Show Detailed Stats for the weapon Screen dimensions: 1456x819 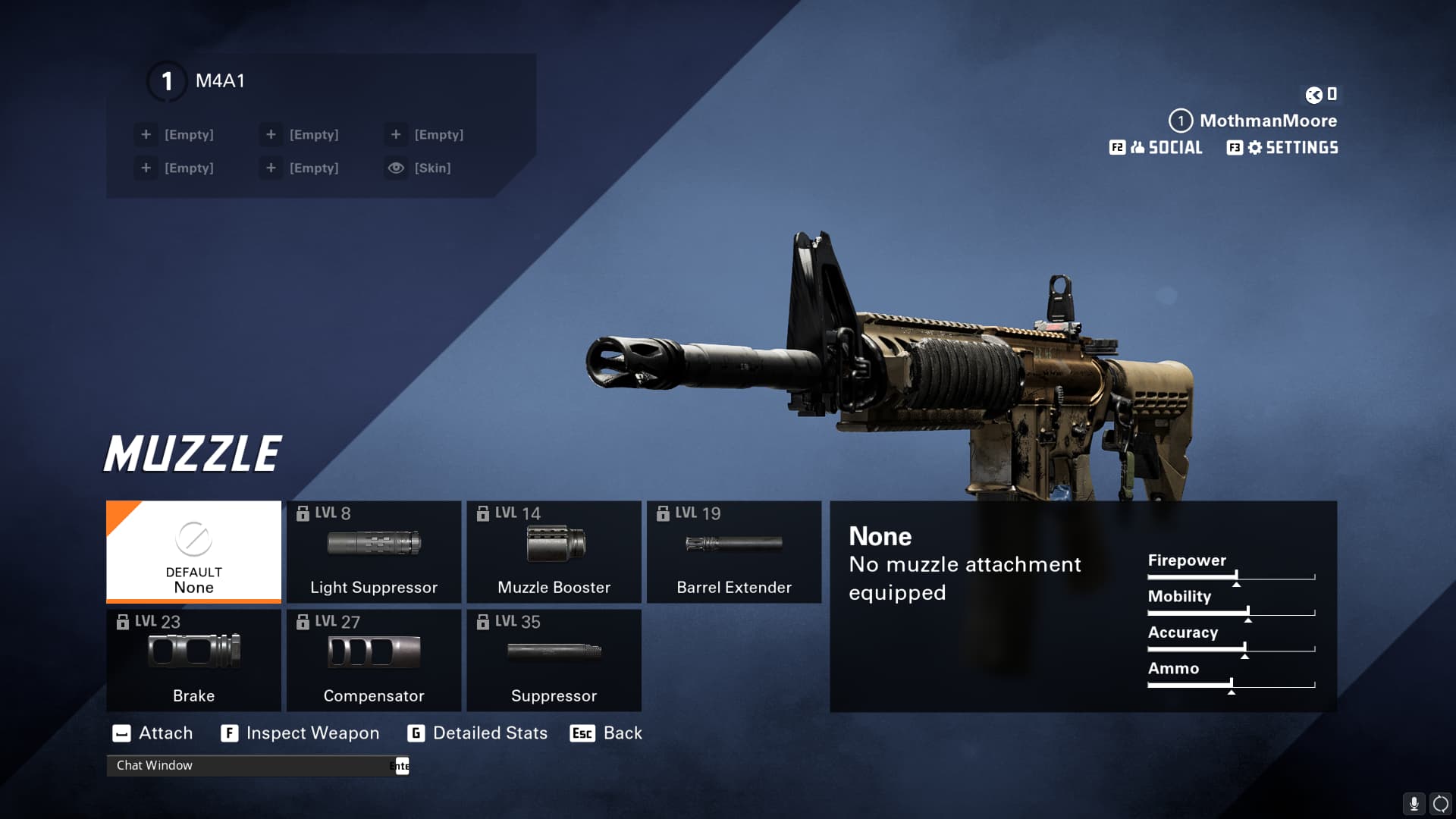click(478, 733)
